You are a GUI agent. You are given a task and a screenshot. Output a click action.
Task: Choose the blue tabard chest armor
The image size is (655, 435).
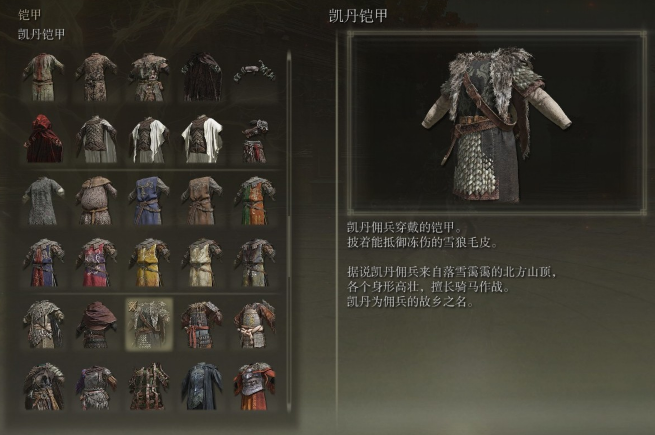click(148, 200)
